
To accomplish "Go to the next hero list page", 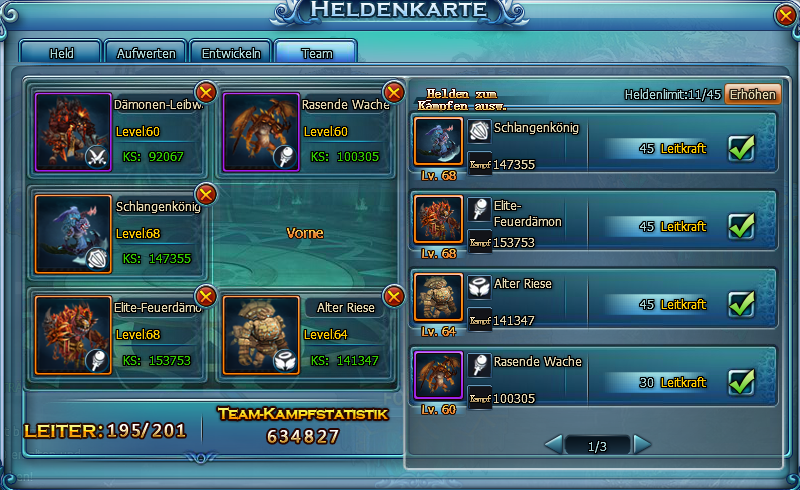I will 642,443.
